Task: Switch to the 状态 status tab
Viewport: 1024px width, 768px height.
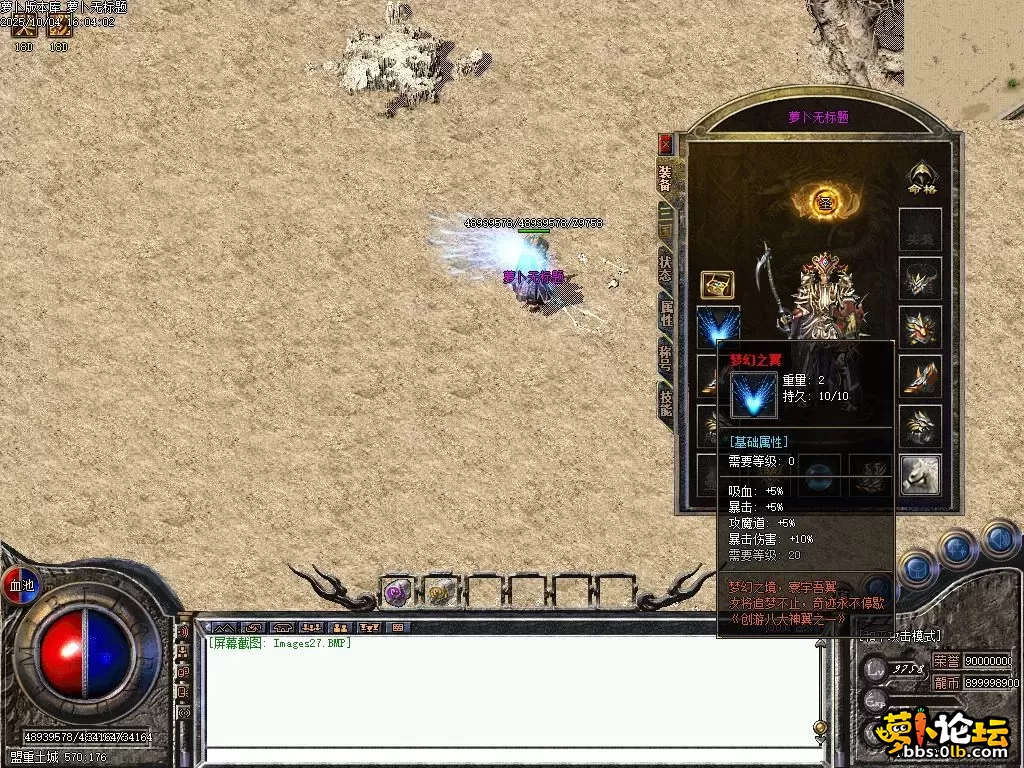Action: pyautogui.click(x=666, y=268)
